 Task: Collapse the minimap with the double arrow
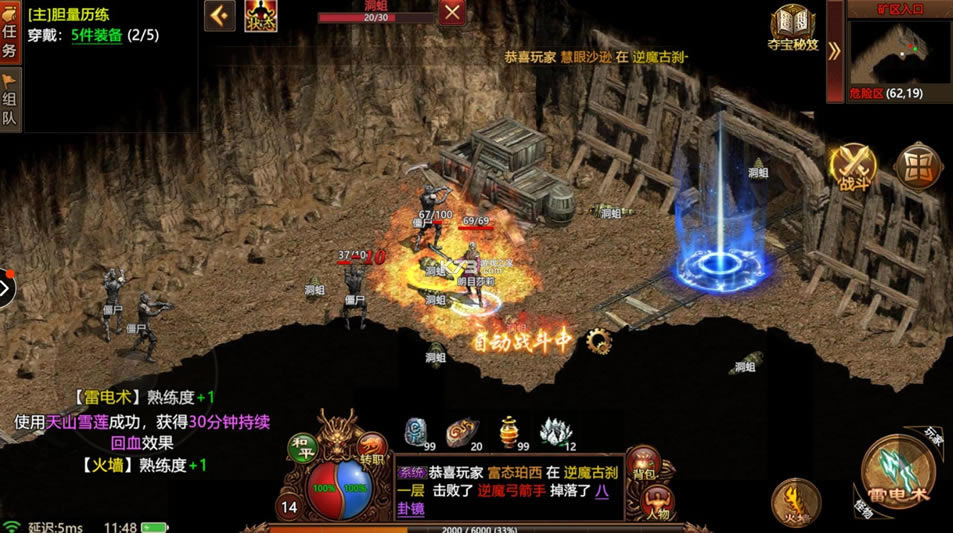click(834, 51)
